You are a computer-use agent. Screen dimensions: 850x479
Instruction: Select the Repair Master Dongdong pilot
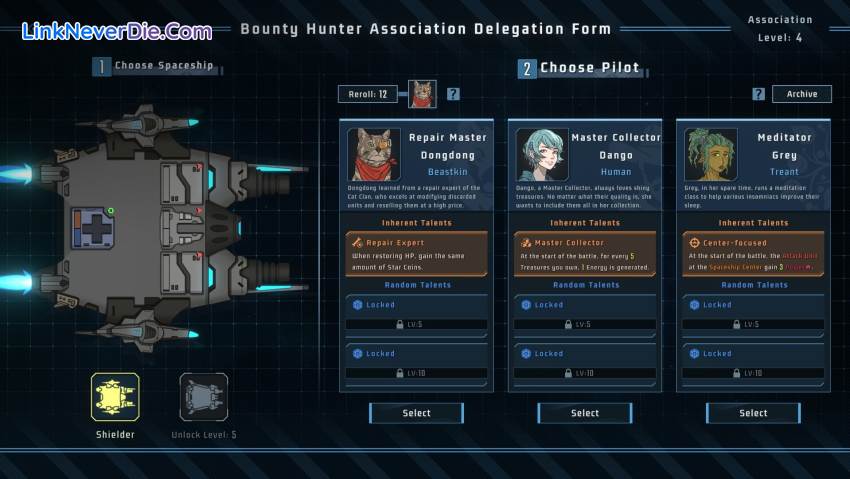pyautogui.click(x=416, y=413)
